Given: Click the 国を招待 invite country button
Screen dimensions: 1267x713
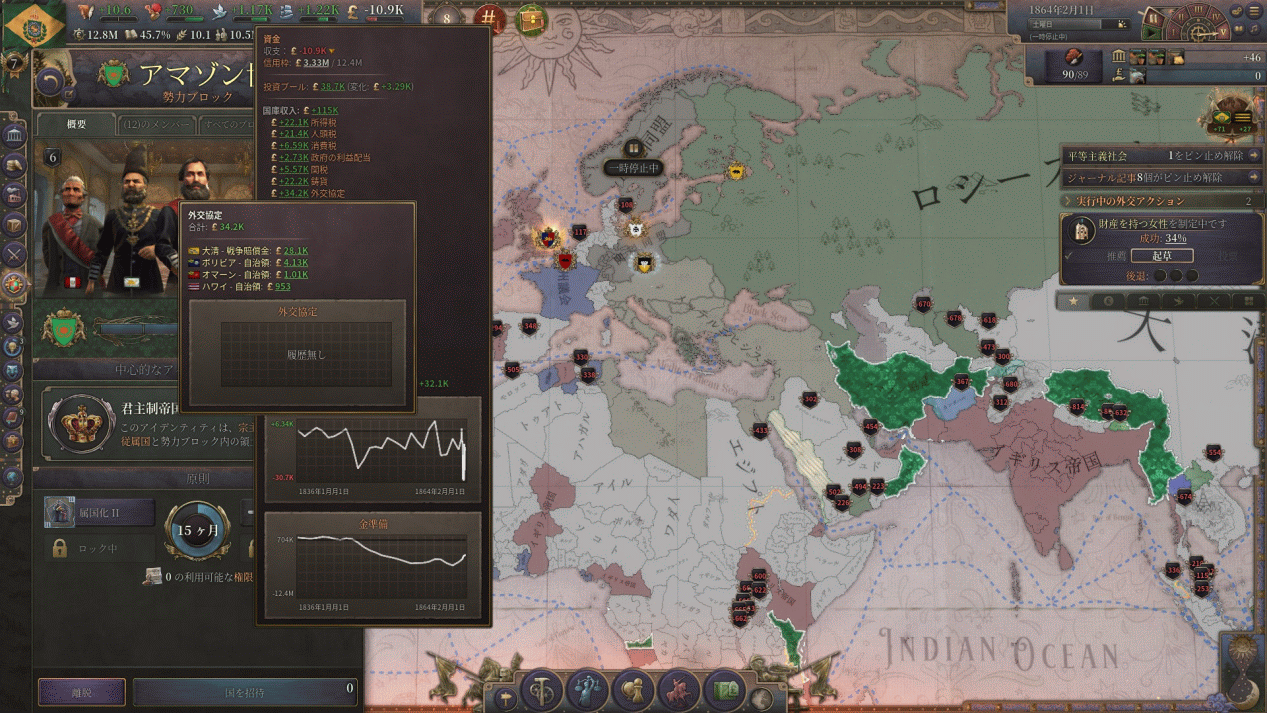Looking at the screenshot, I should coord(245,691).
